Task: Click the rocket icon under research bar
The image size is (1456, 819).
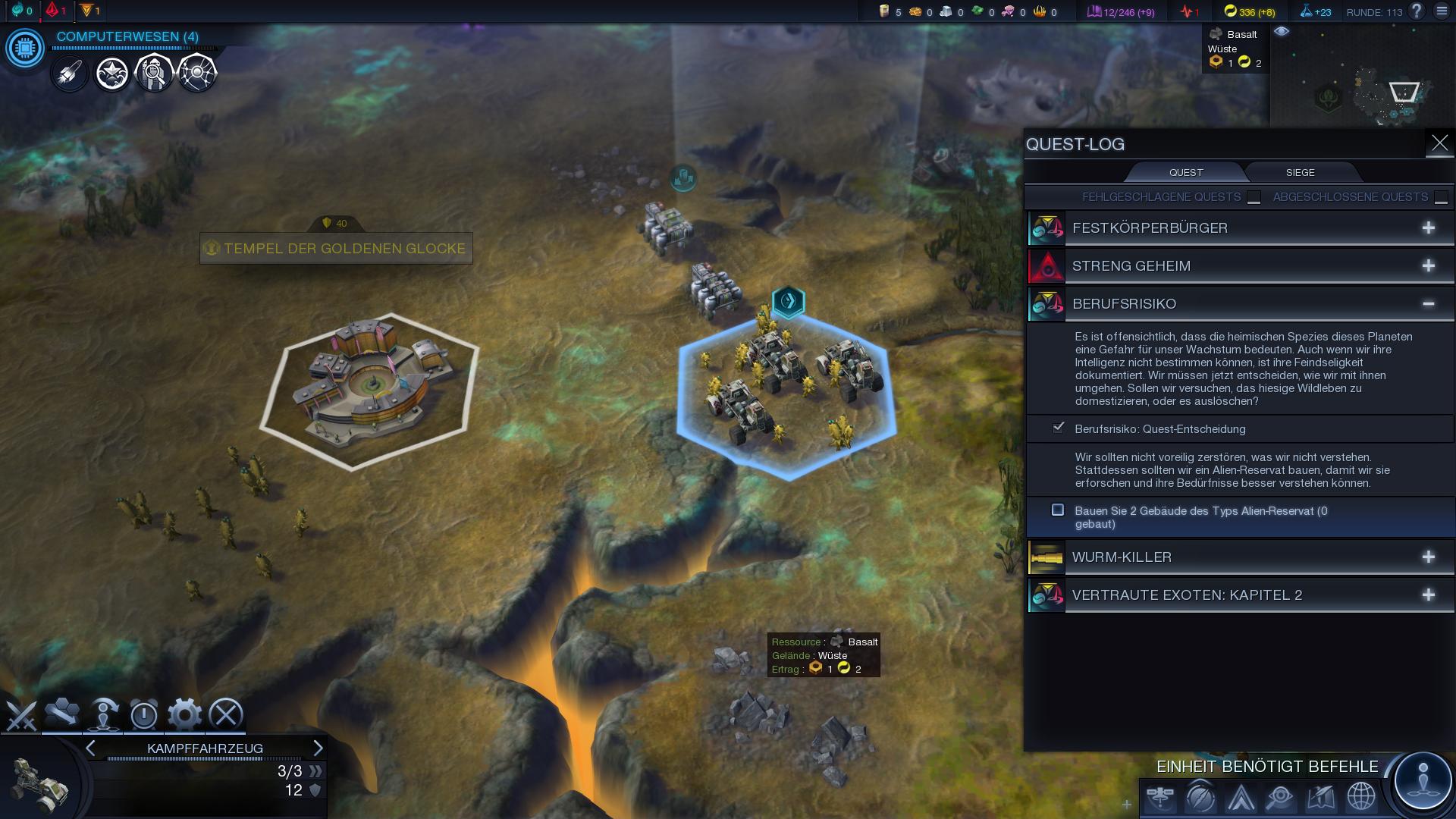Action: [x=70, y=74]
